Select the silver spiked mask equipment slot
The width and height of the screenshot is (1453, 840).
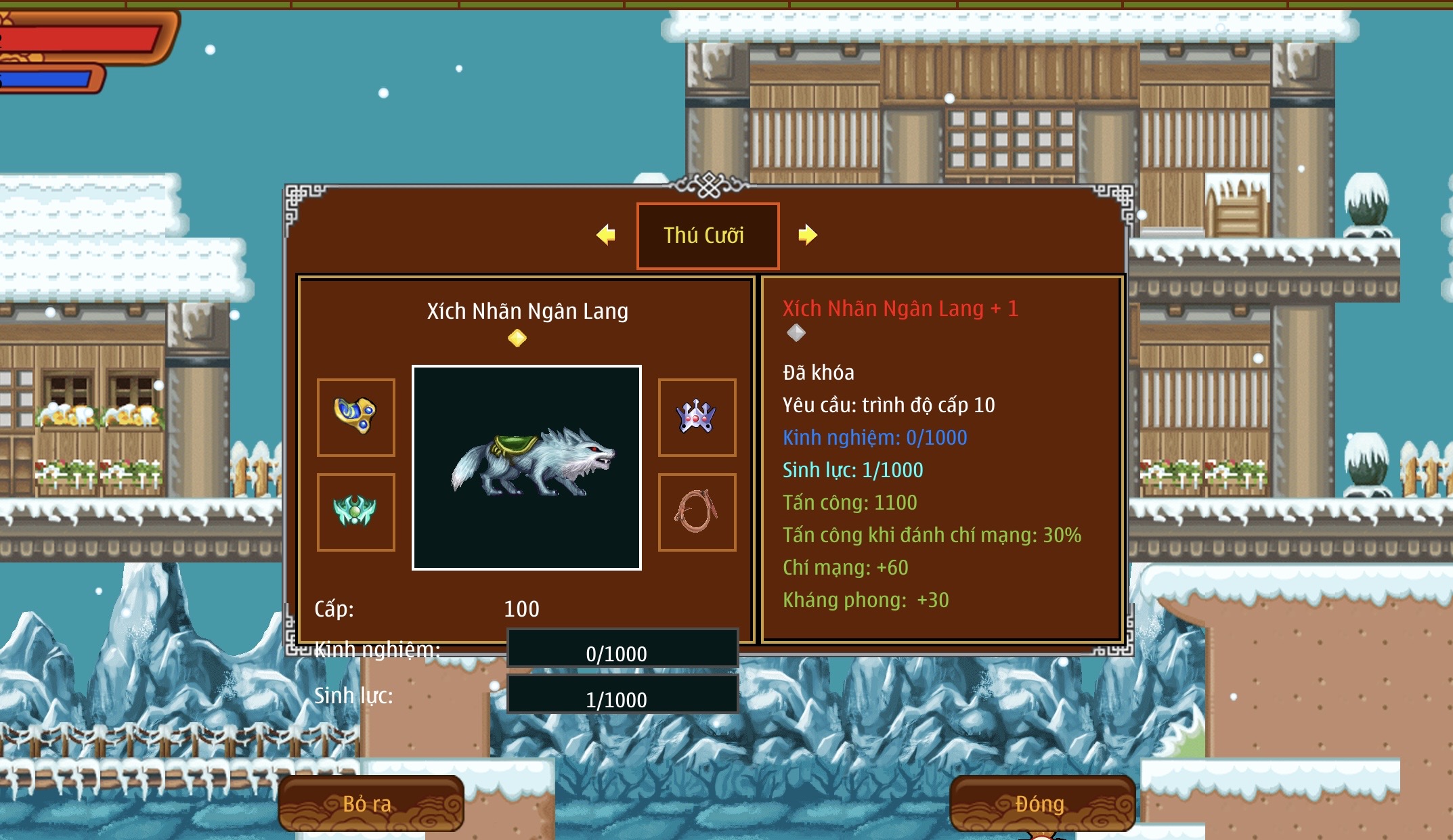tap(697, 417)
